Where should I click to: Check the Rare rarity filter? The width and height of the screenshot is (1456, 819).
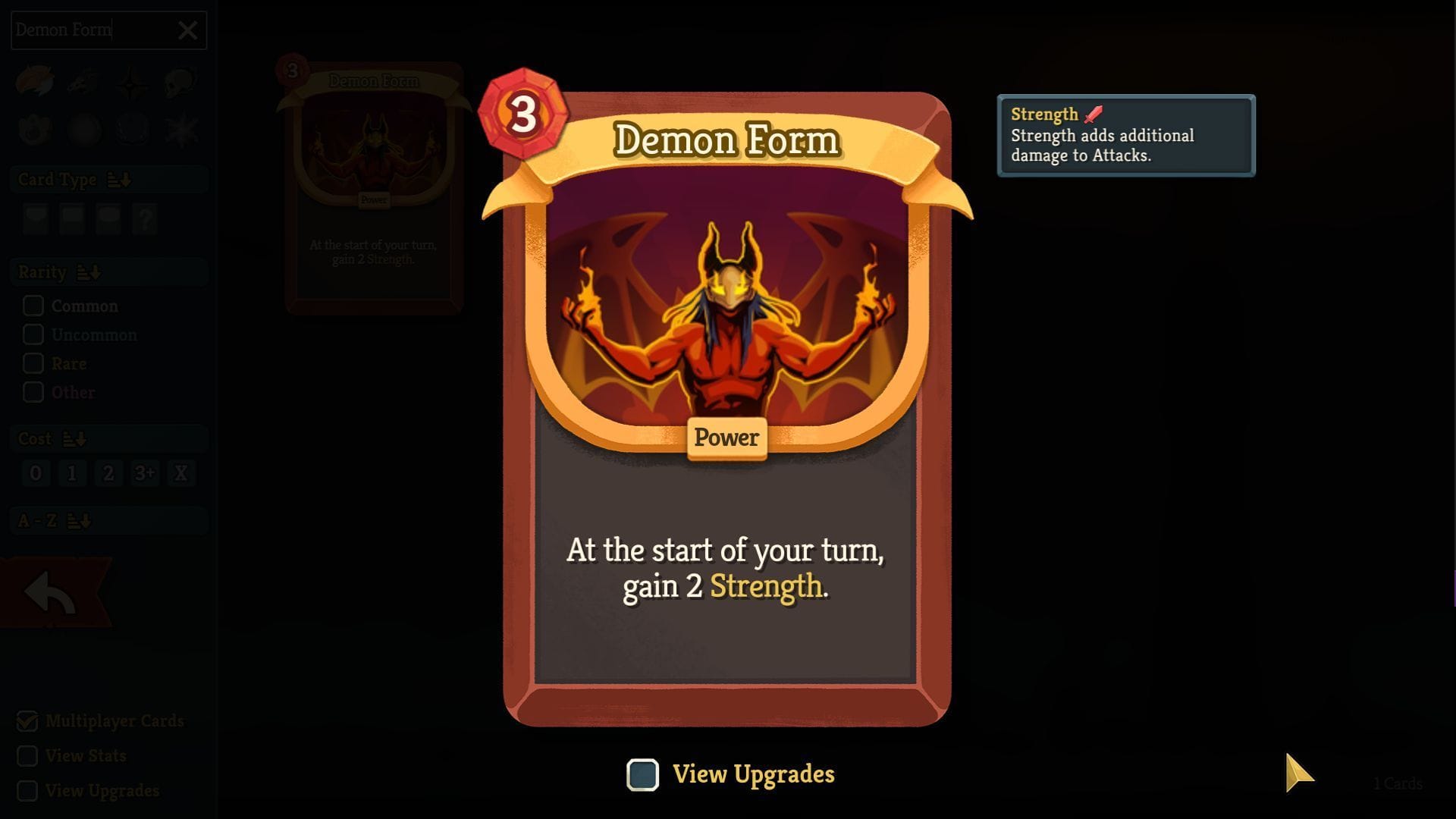coord(33,363)
